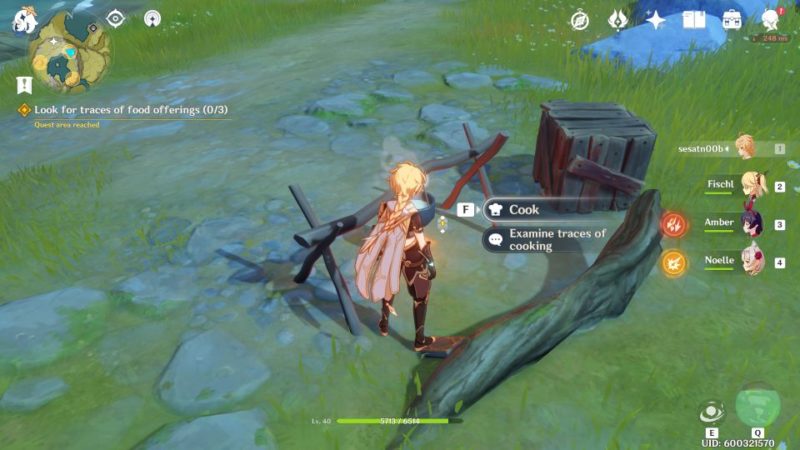
Task: Open the quest log banner icon below minimap
Action: pos(24,85)
